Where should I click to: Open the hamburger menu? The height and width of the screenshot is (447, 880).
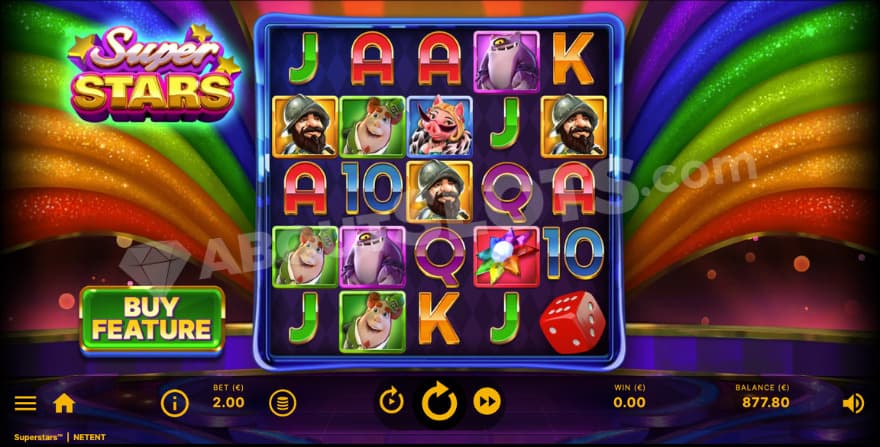pos(26,403)
